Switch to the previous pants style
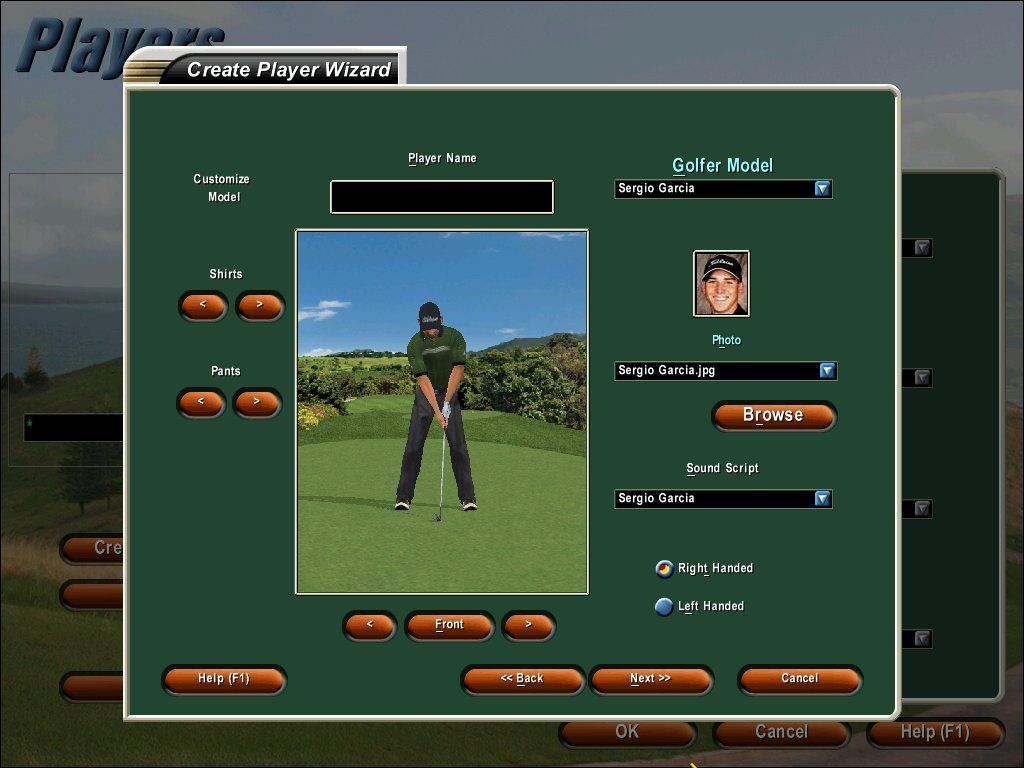Screen dimensions: 1024x768 click(201, 402)
